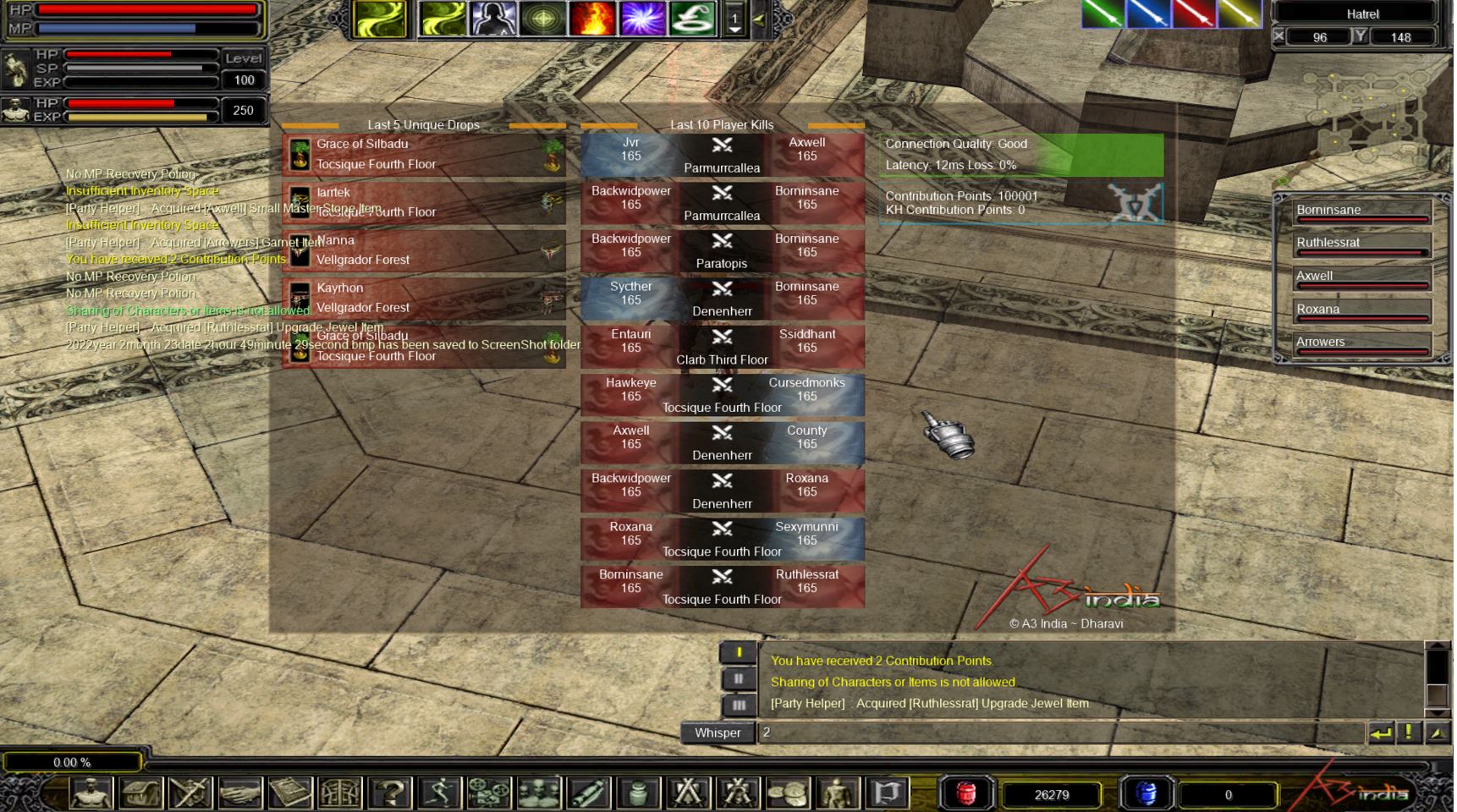
Task: Open the minimap
Action: [1362, 118]
